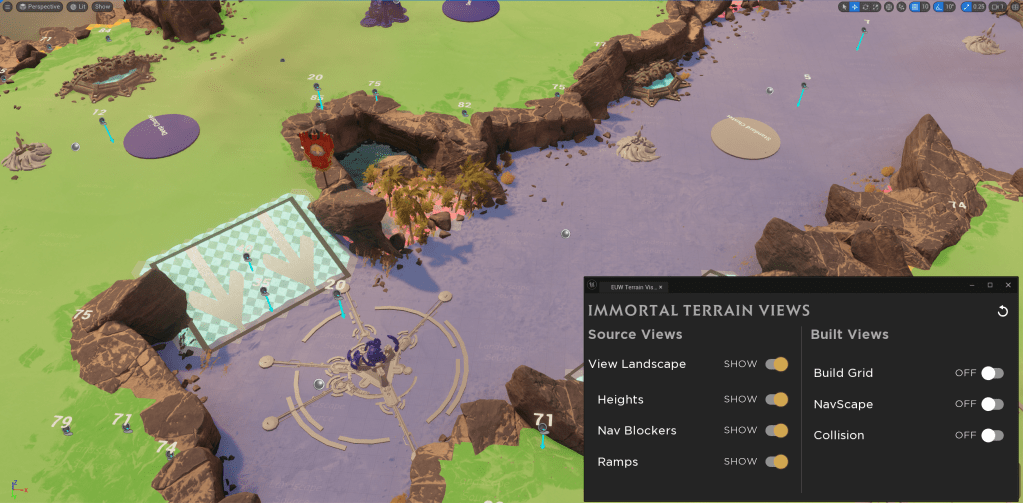Close the Terrain Views window
This screenshot has height=503, width=1023.
point(1007,286)
